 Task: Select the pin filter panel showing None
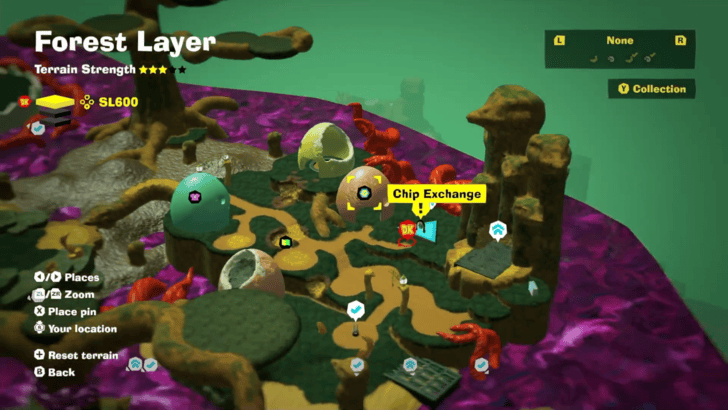tap(619, 49)
